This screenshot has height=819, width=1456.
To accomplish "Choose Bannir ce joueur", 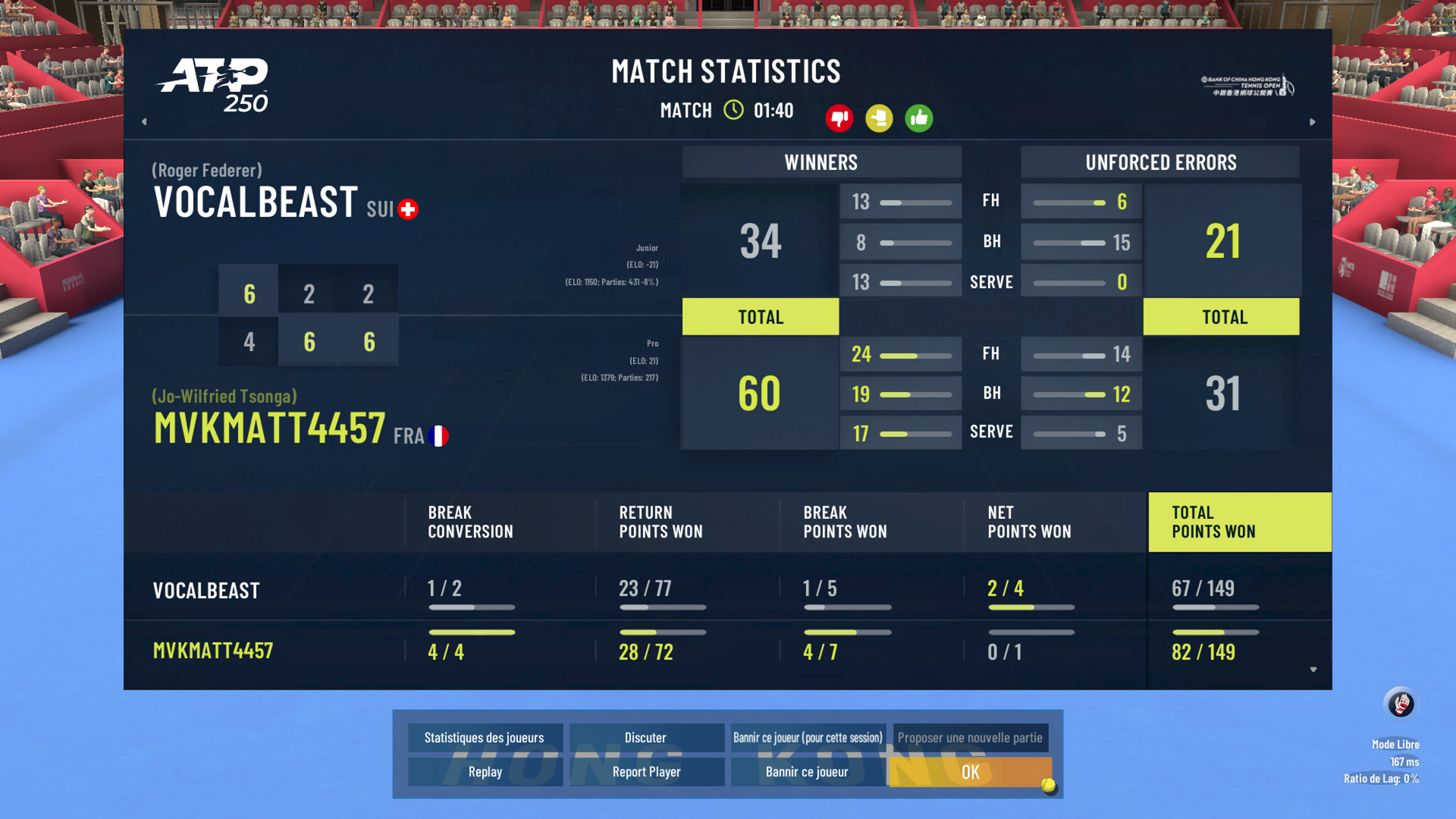I will [807, 772].
